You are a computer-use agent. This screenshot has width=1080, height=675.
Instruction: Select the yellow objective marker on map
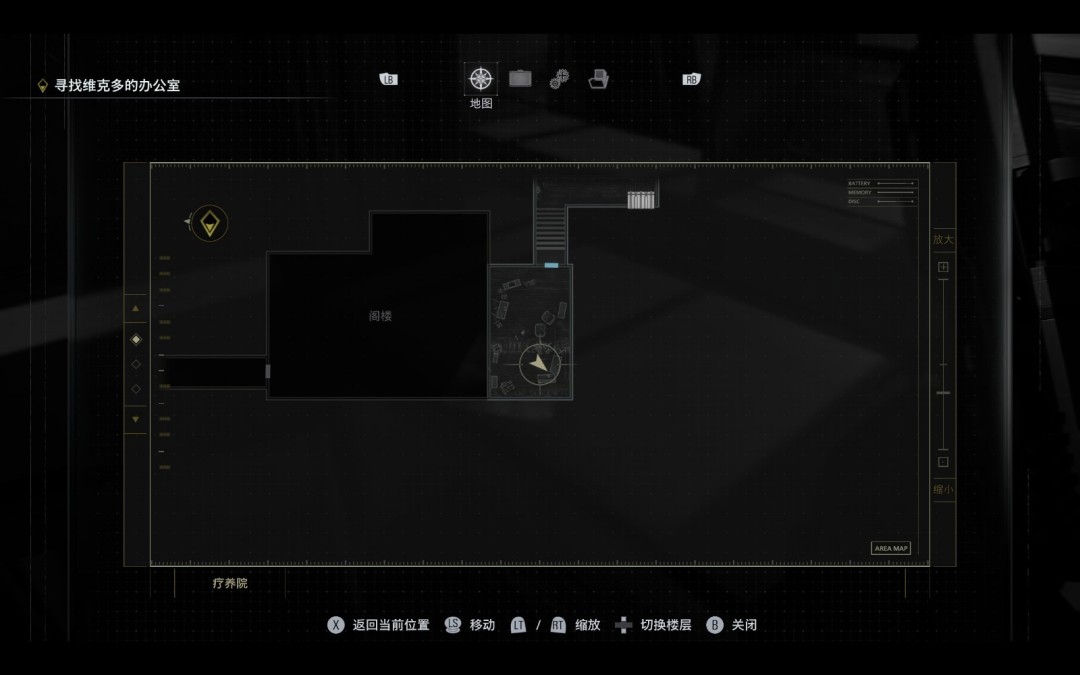pos(209,223)
